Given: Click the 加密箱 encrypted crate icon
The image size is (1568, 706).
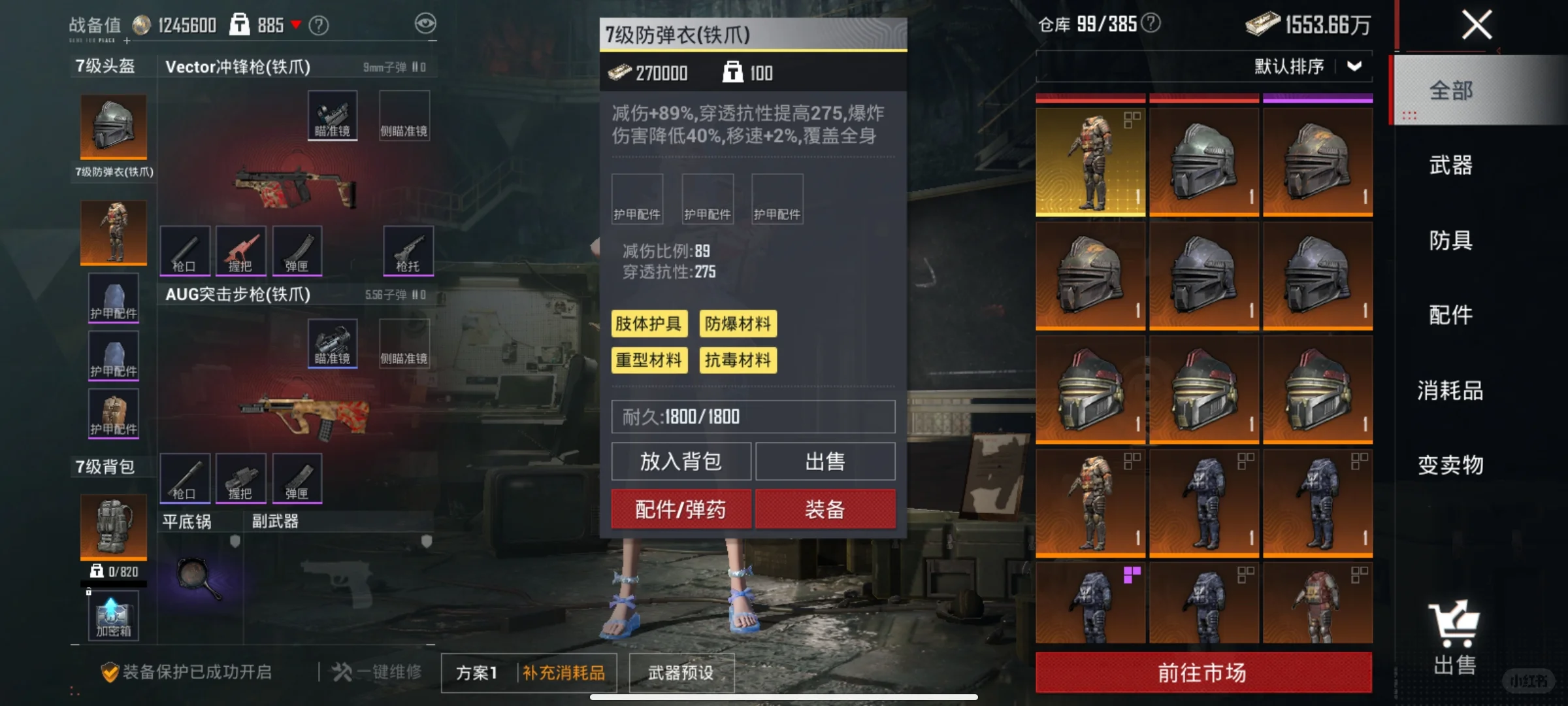Looking at the screenshot, I should (112, 614).
